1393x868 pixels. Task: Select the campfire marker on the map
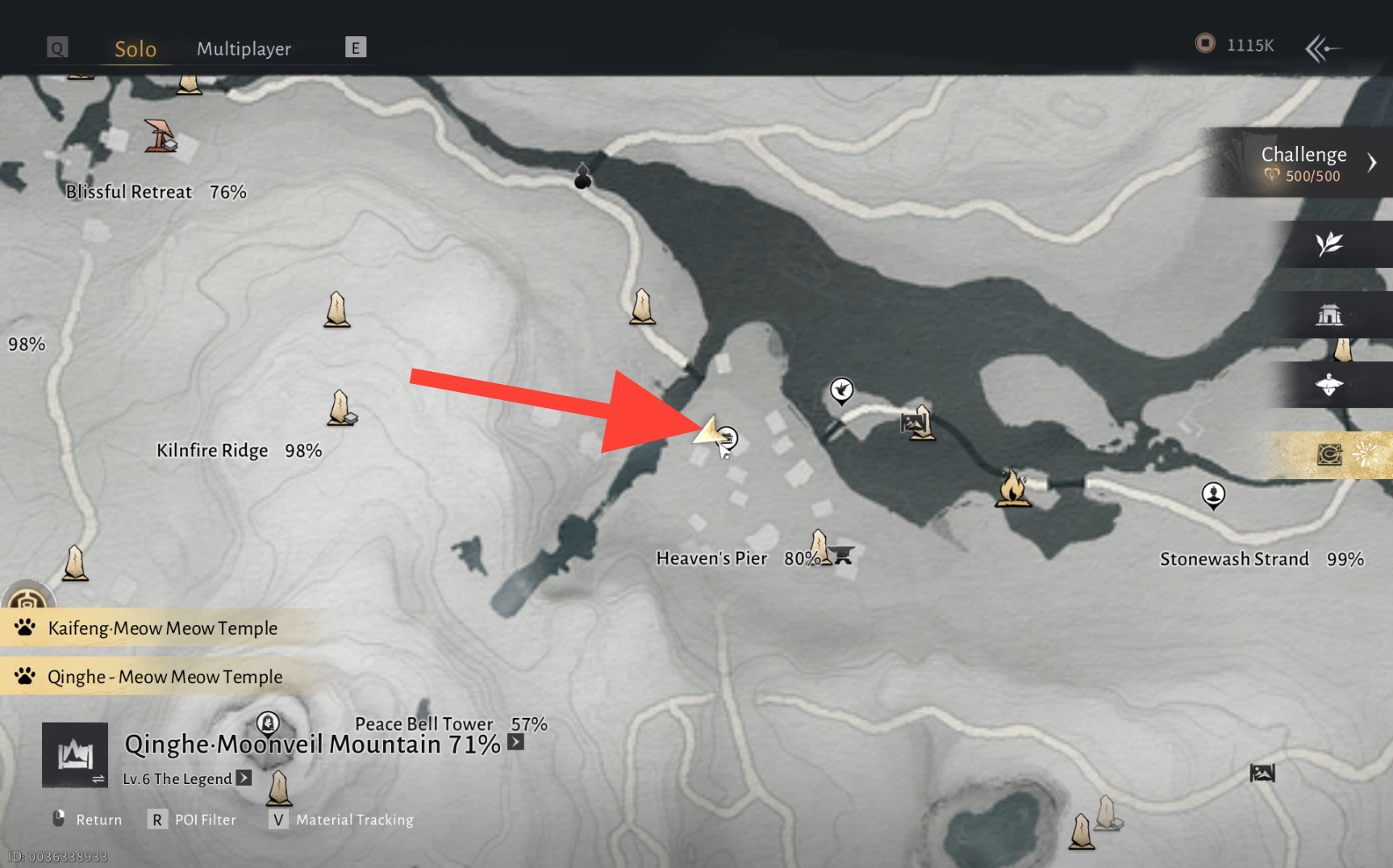tap(1012, 488)
